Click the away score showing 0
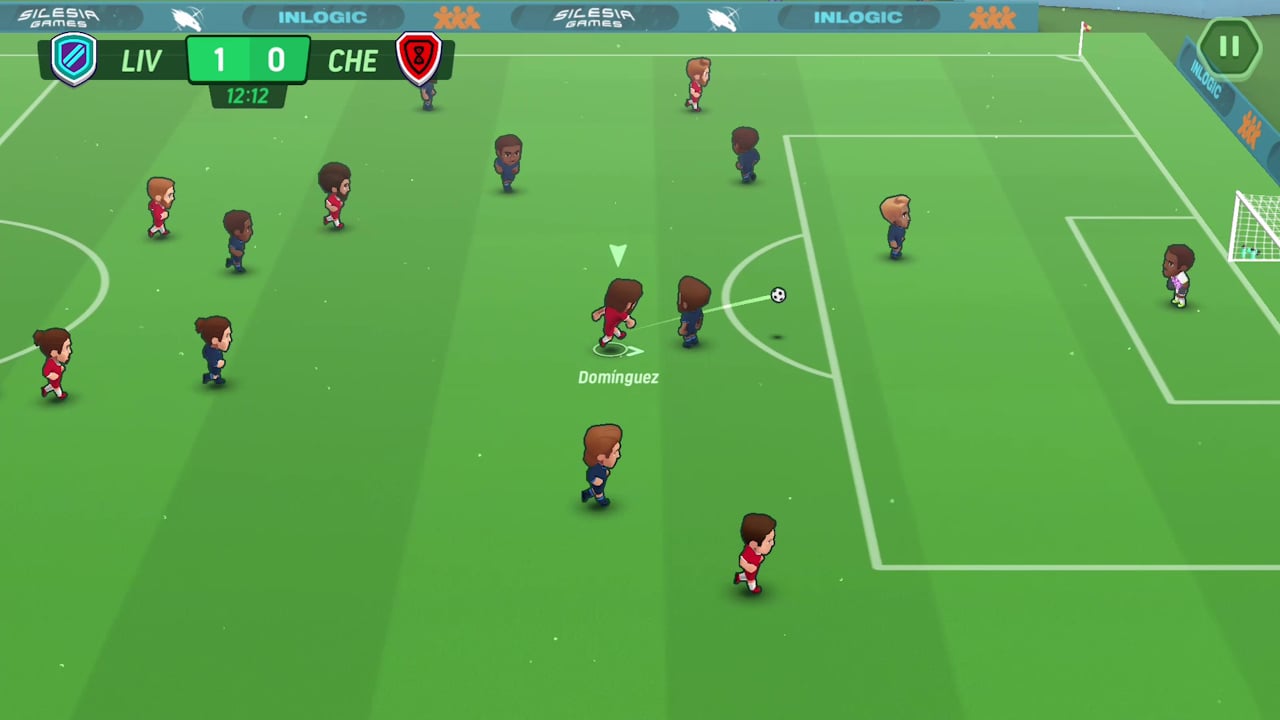1280x720 pixels. pos(276,59)
